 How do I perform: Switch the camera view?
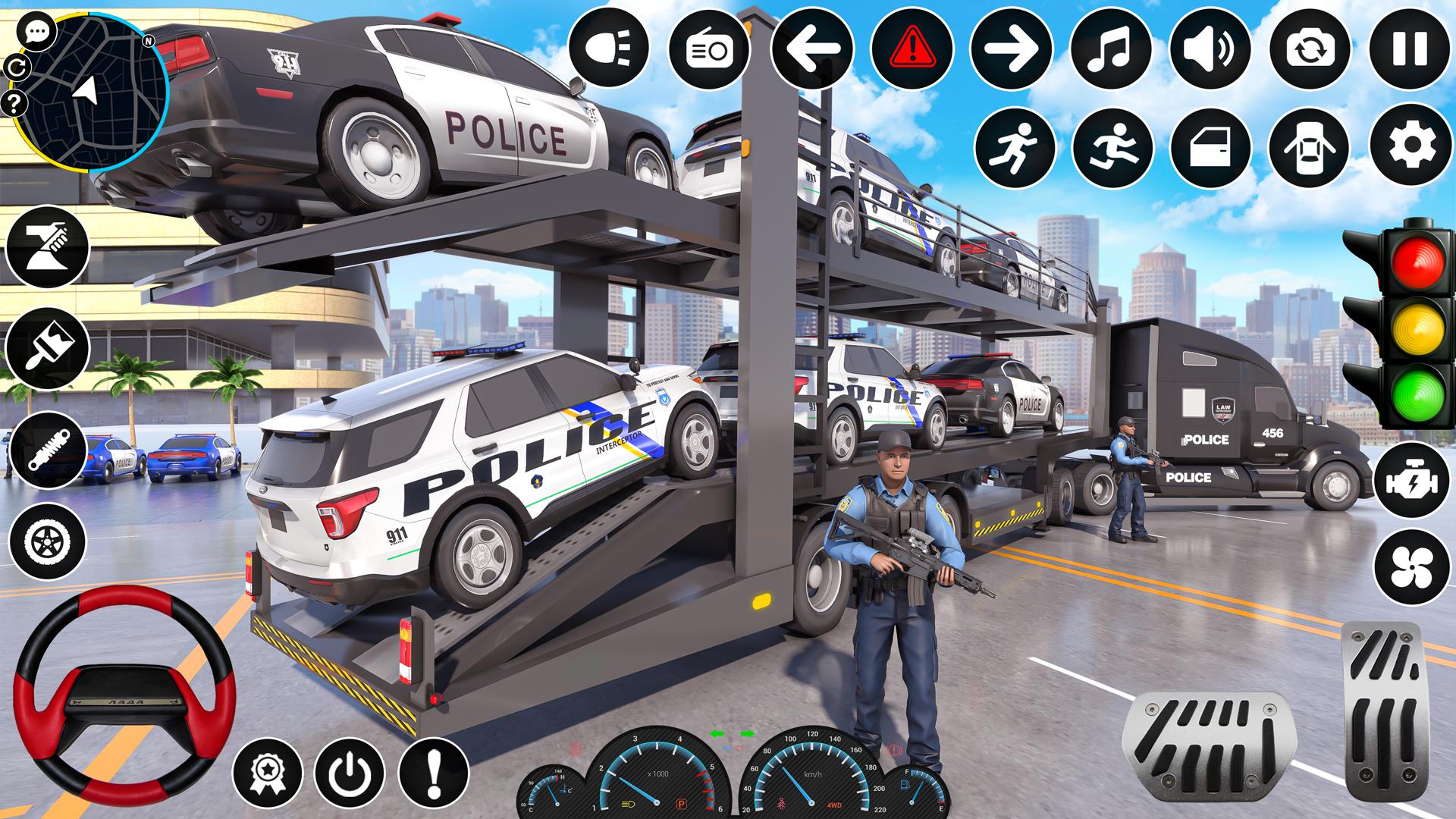pyautogui.click(x=1310, y=49)
